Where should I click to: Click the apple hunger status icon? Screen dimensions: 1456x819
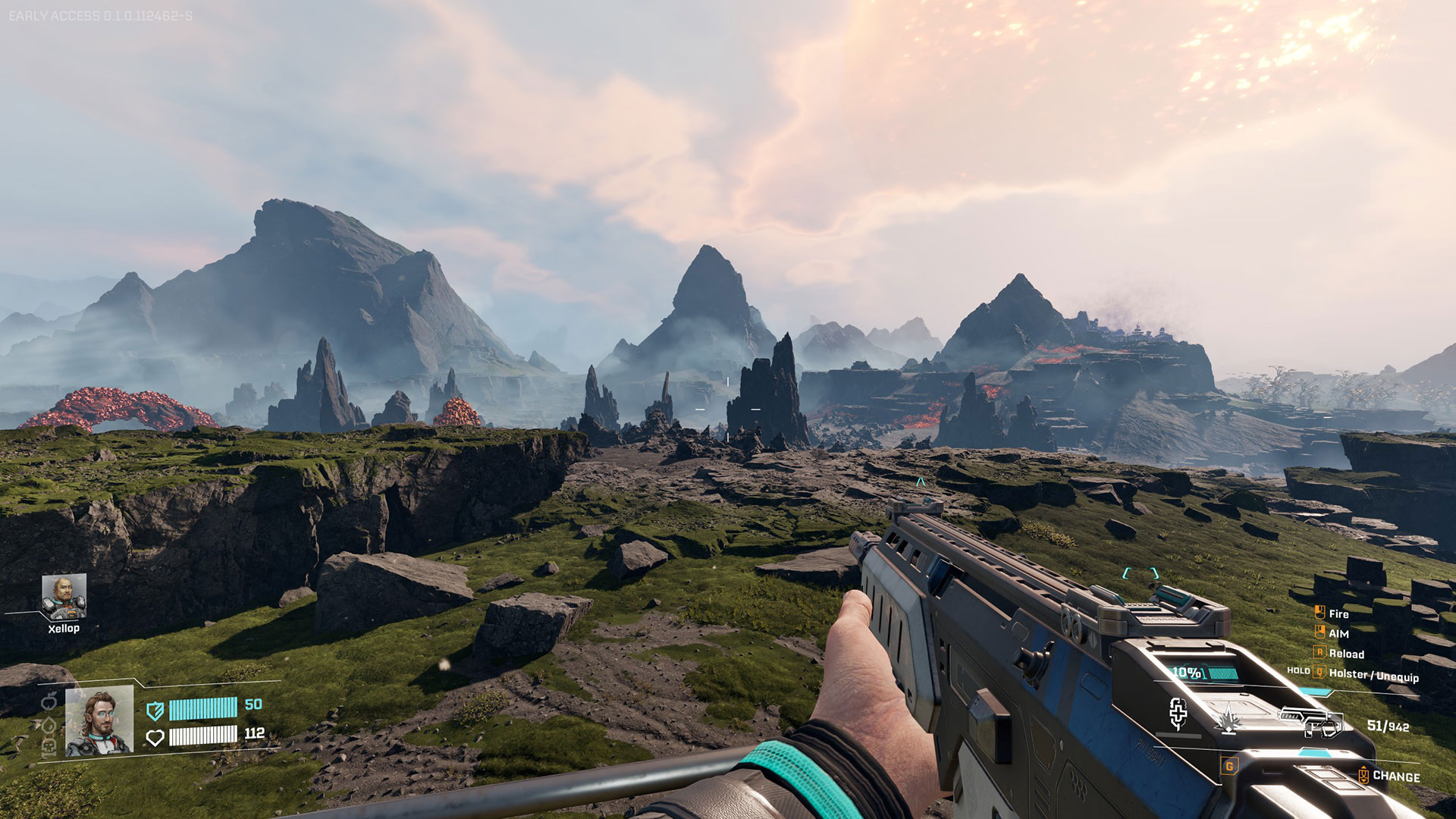(x=49, y=702)
